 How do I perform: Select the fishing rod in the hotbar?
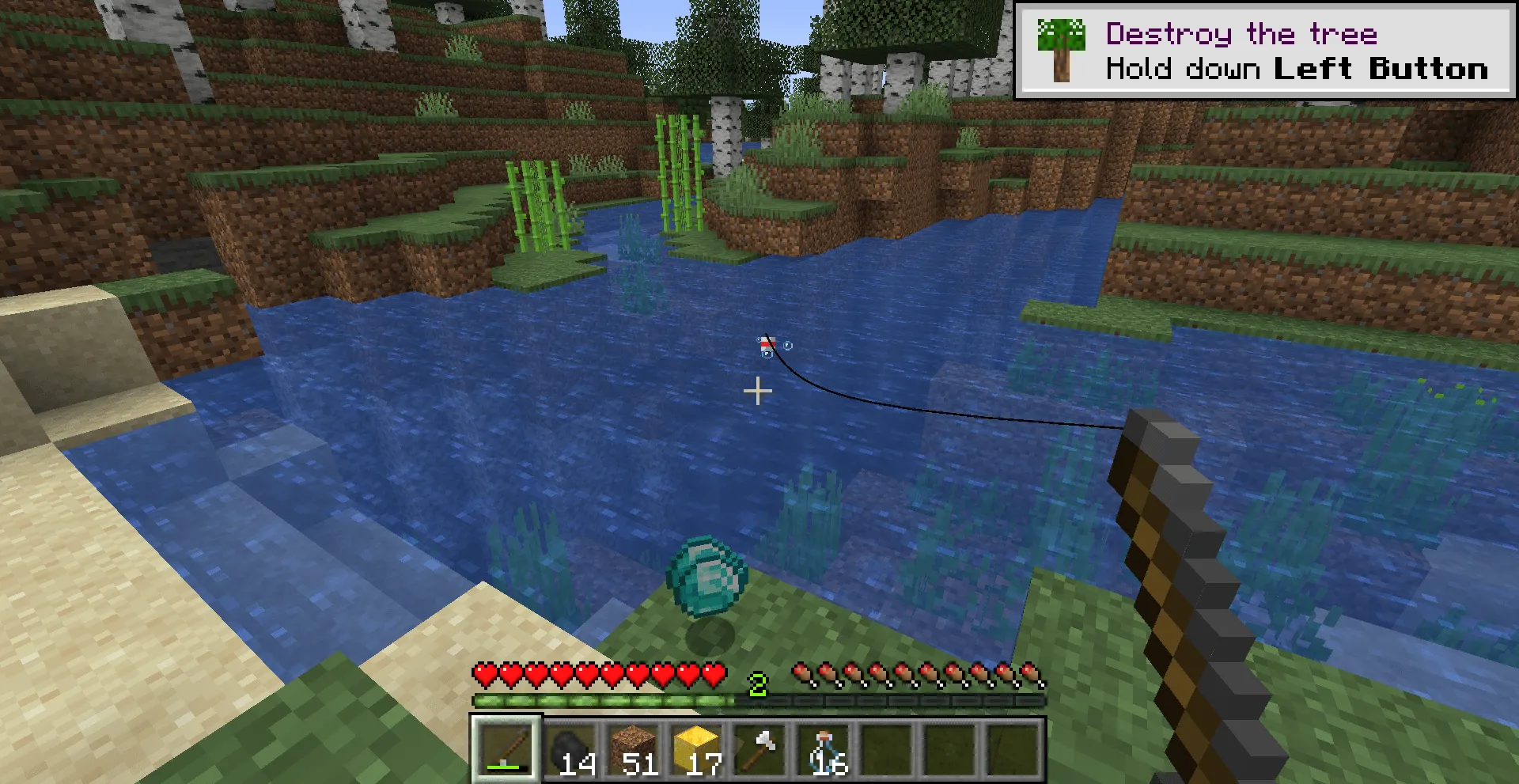506,748
